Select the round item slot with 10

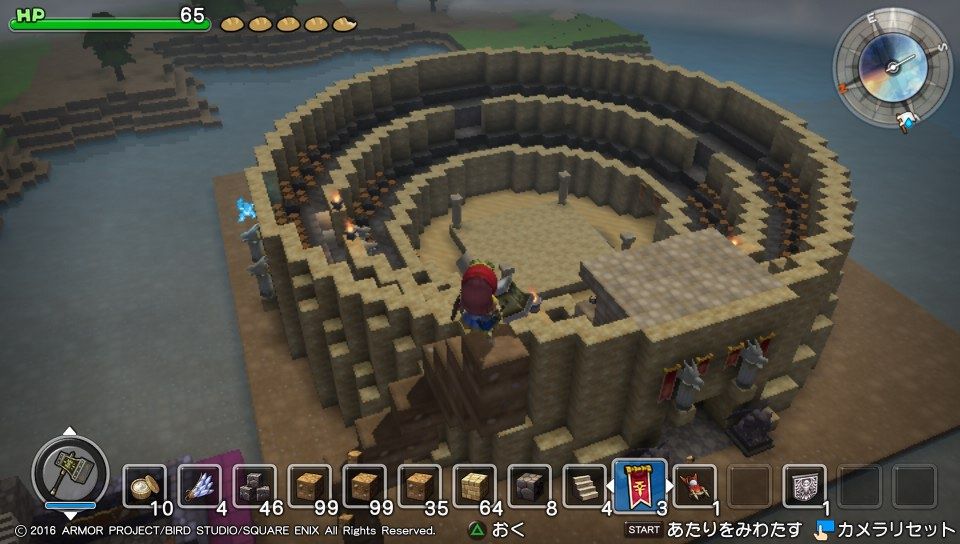coord(145,486)
